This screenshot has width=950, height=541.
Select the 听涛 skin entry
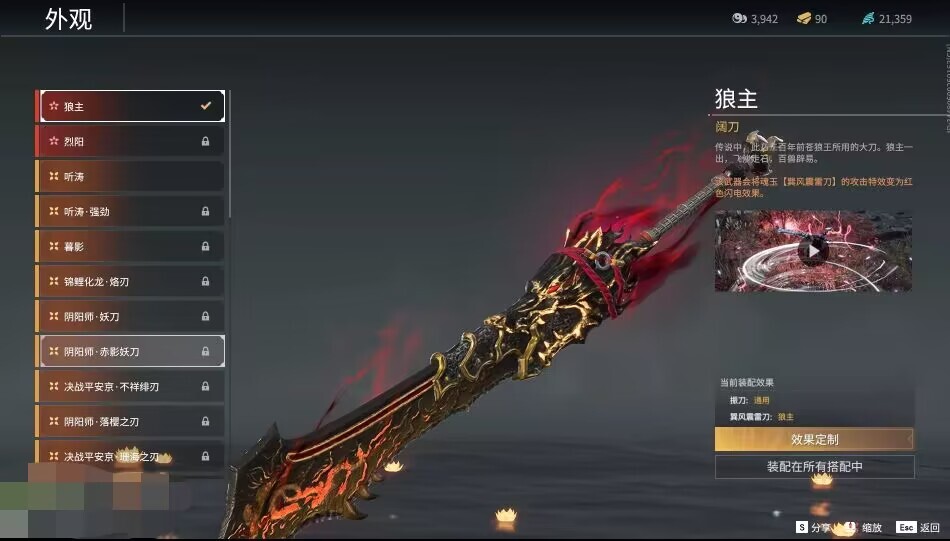click(130, 176)
